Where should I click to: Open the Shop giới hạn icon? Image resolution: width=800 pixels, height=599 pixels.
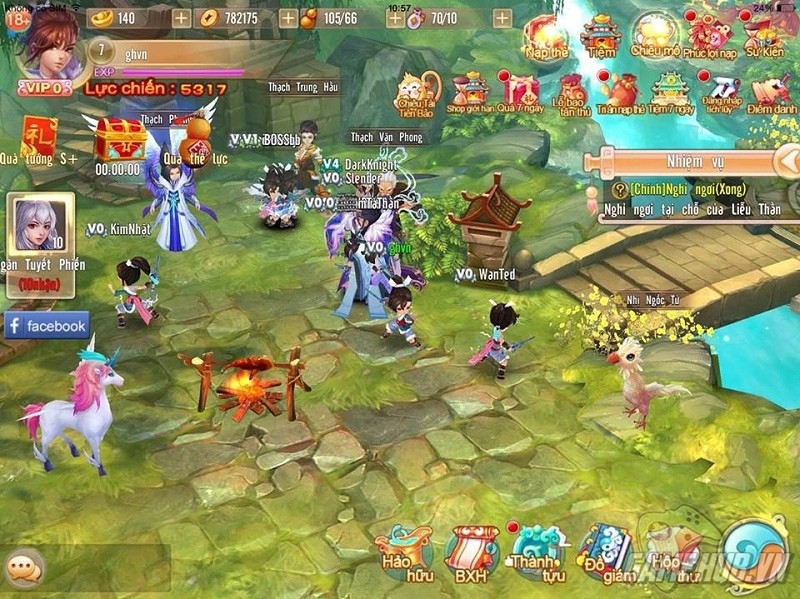[x=469, y=92]
